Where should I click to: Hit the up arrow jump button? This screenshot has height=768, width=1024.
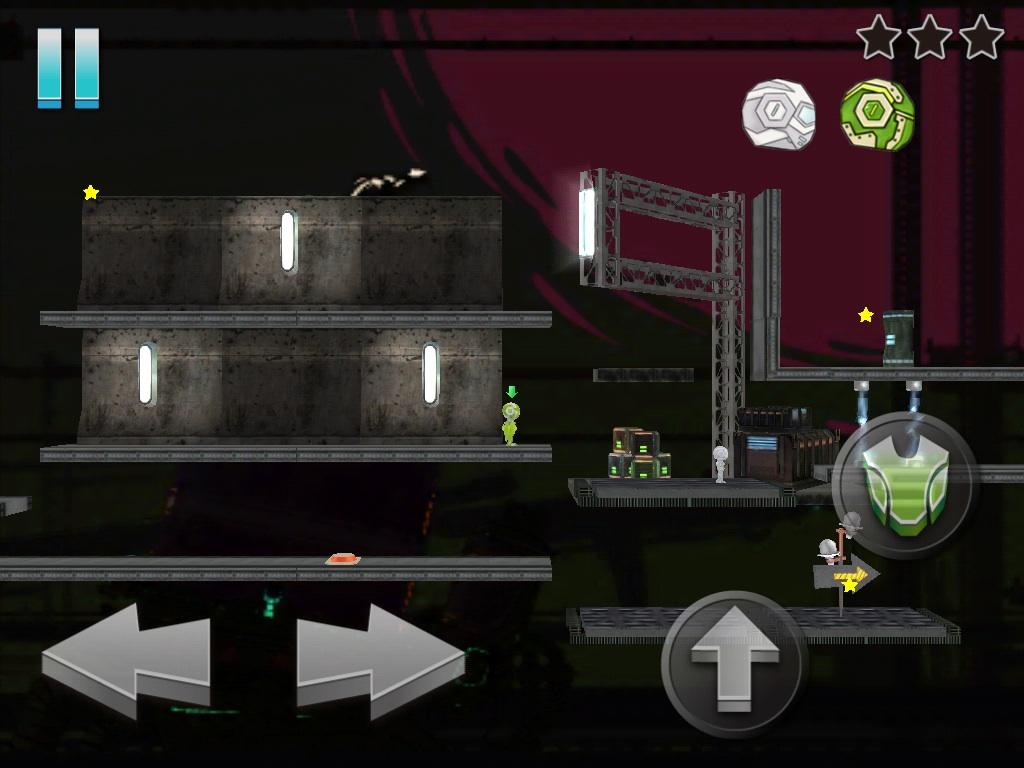point(735,663)
